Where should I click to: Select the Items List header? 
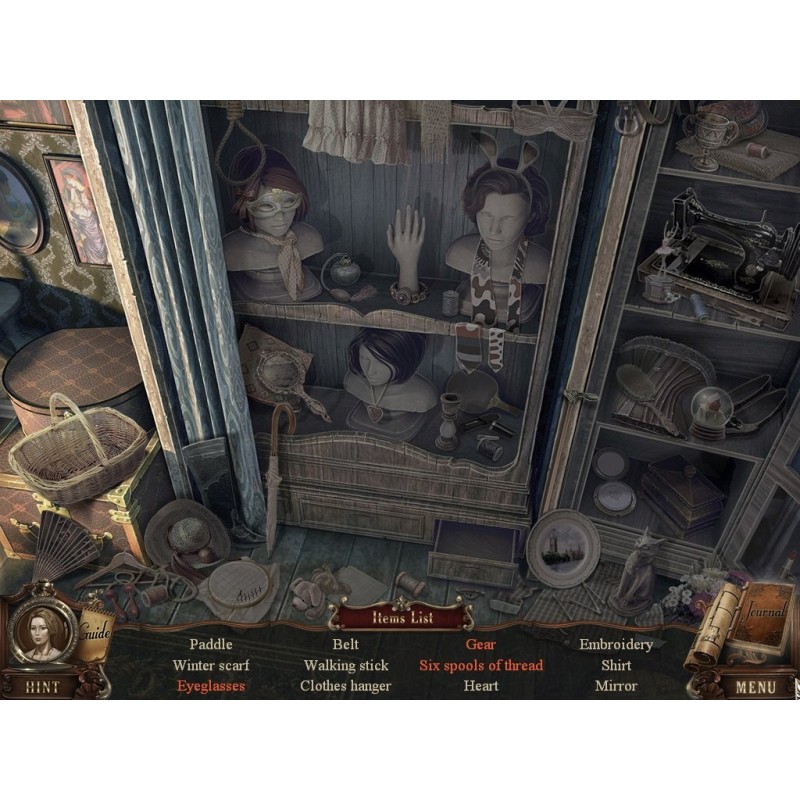tap(401, 618)
